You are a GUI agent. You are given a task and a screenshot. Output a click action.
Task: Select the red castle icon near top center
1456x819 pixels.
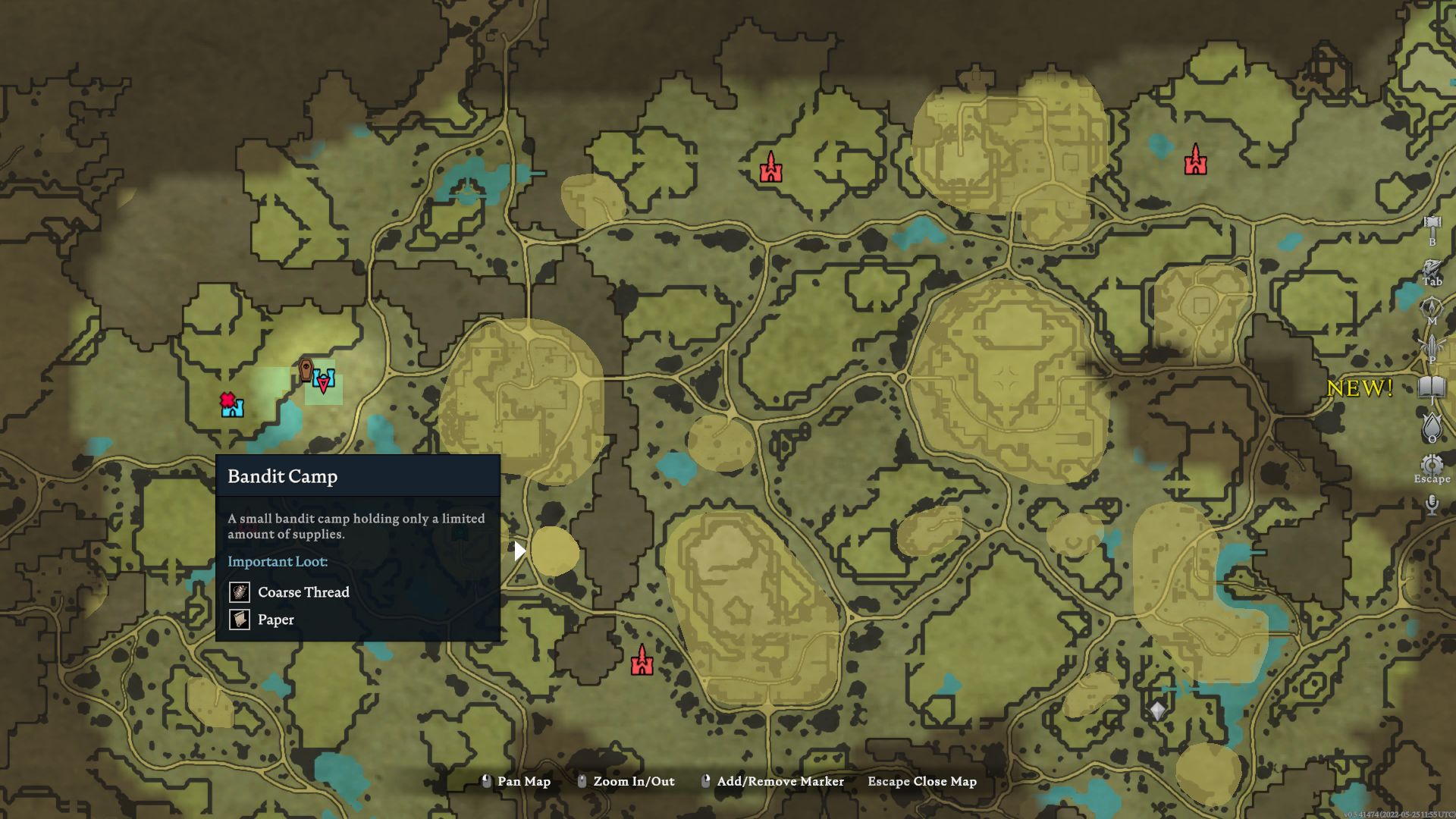pyautogui.click(x=771, y=166)
